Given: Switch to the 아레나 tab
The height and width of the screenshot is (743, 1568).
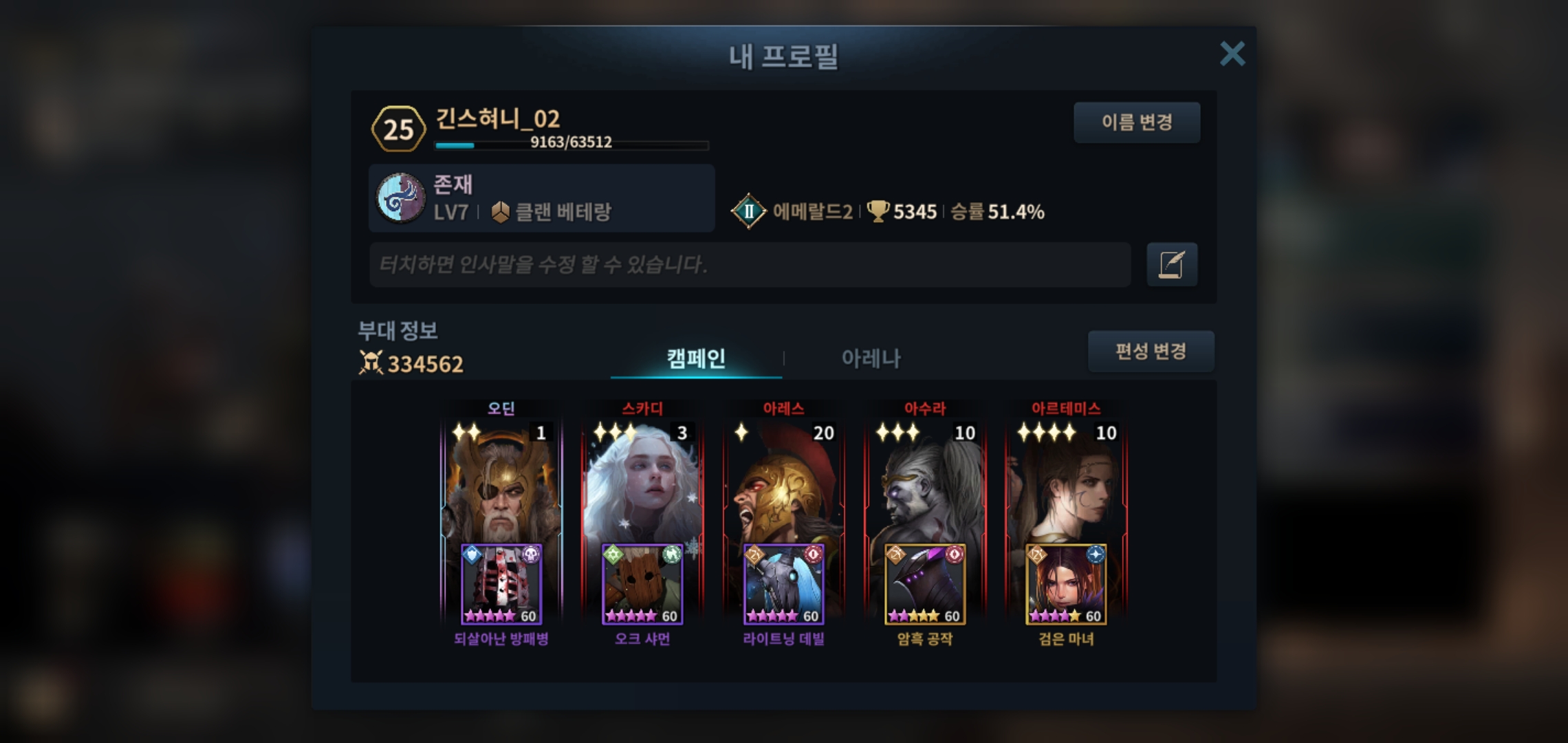Looking at the screenshot, I should (x=871, y=358).
